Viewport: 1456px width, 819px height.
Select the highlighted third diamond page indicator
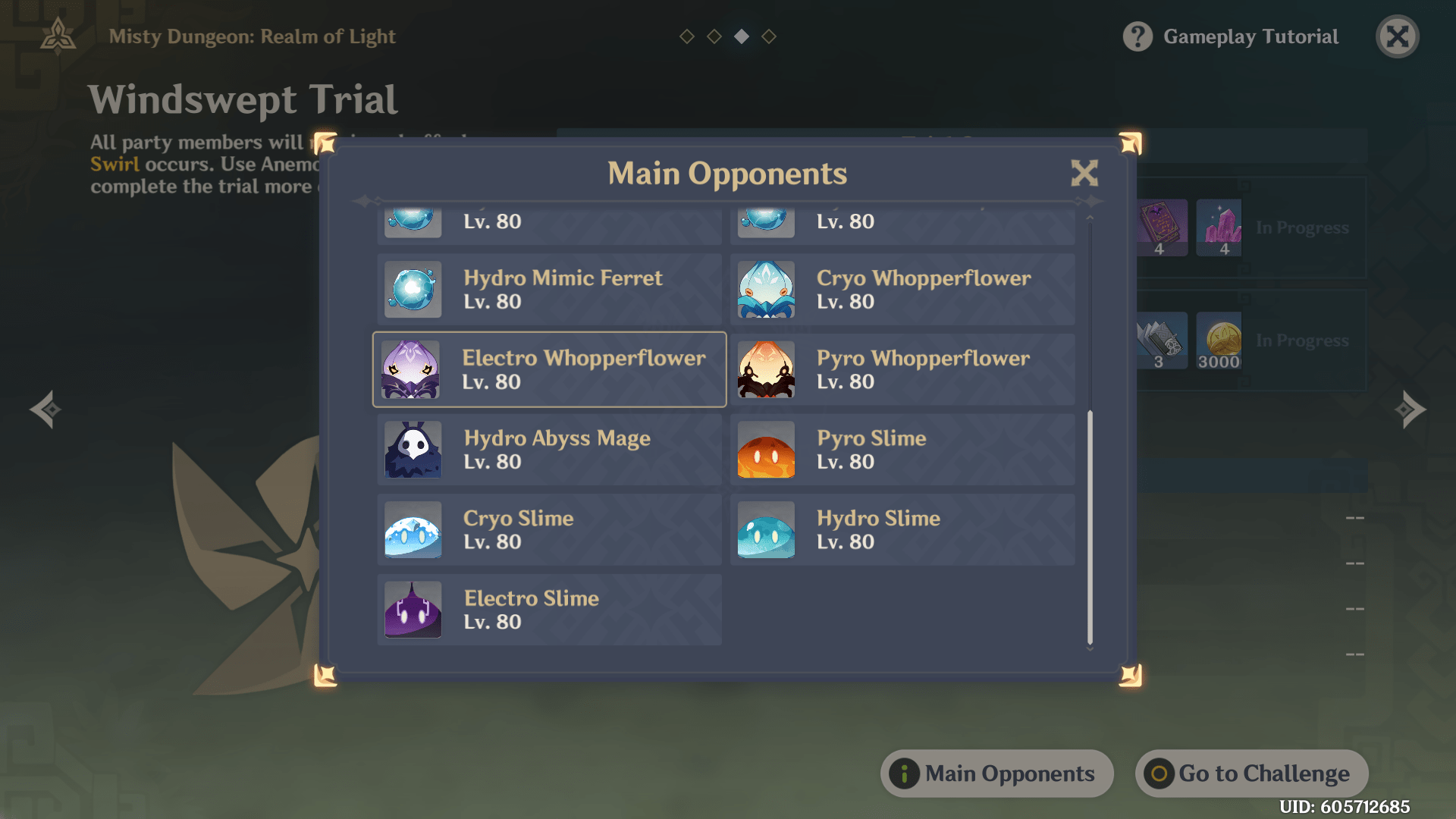coord(741,36)
